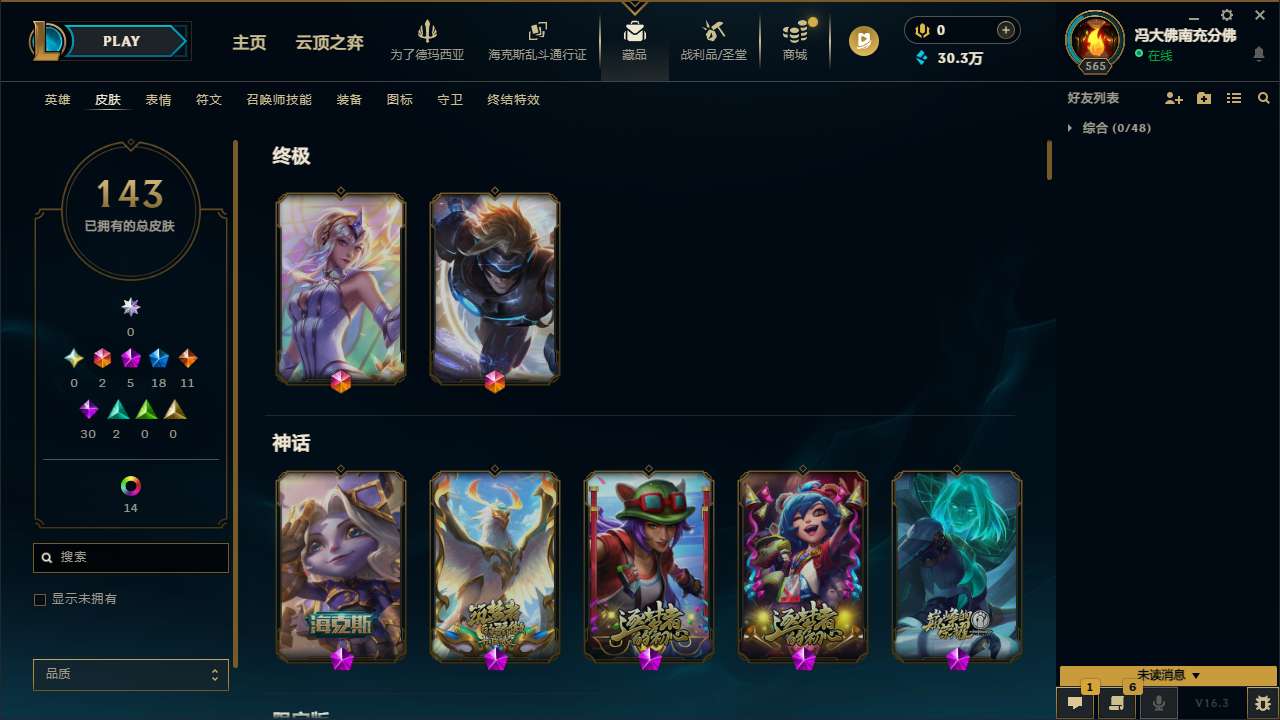Screen dimensions: 1280x720
Task: Click the chroma color wheel filter icon
Action: point(130,488)
